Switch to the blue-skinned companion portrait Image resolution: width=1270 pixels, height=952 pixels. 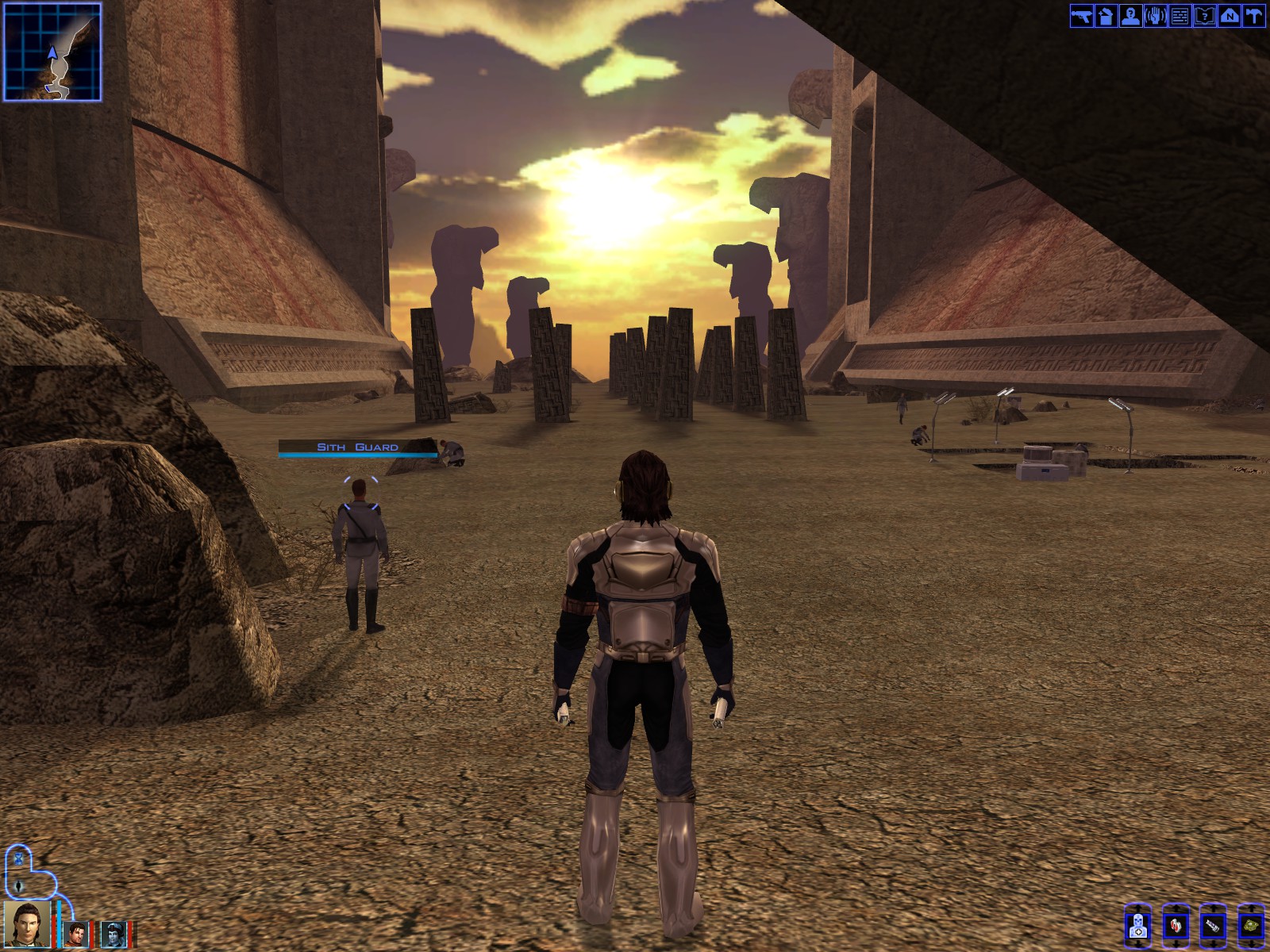pos(114,934)
